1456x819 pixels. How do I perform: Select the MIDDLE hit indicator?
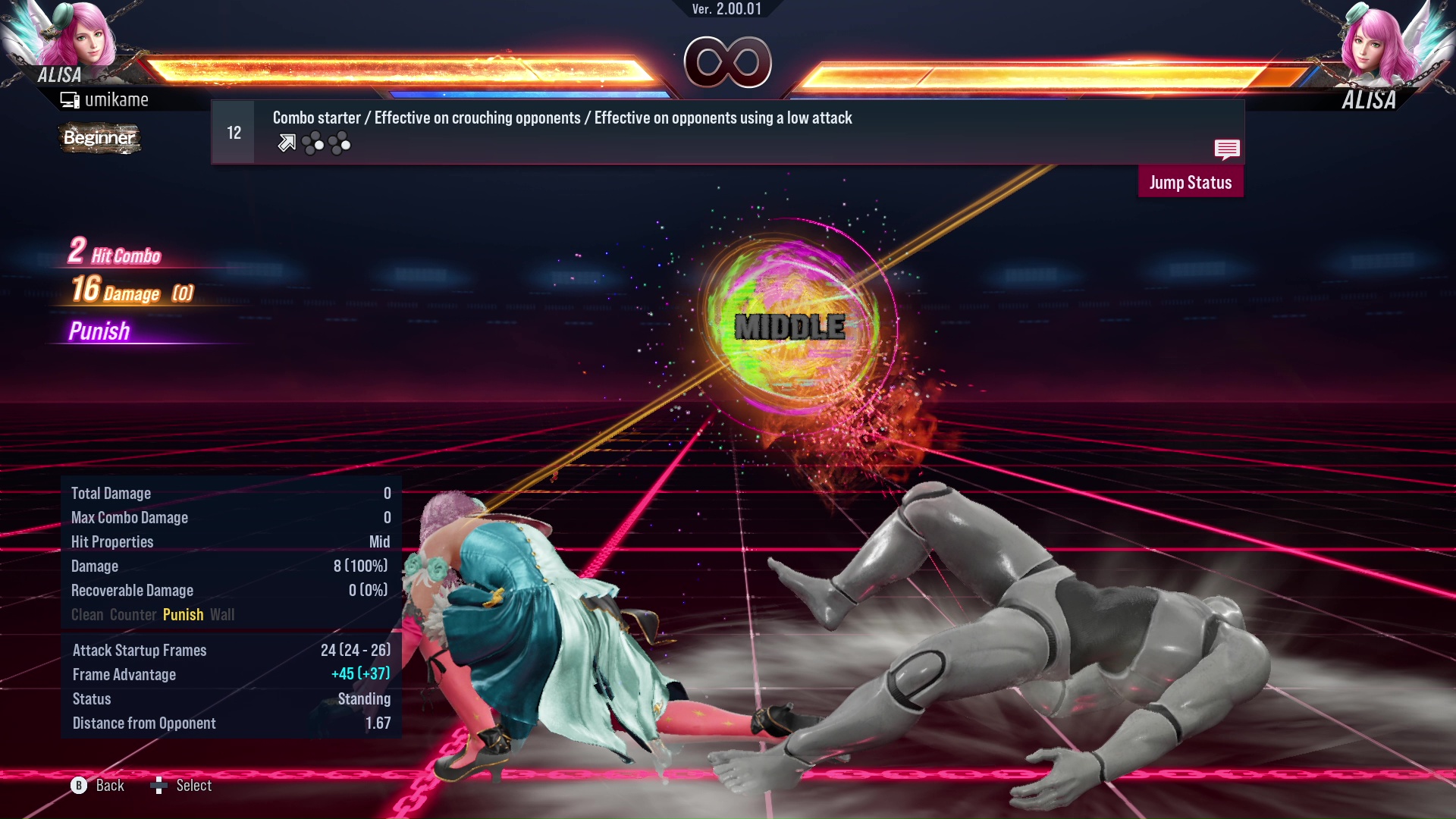click(789, 328)
